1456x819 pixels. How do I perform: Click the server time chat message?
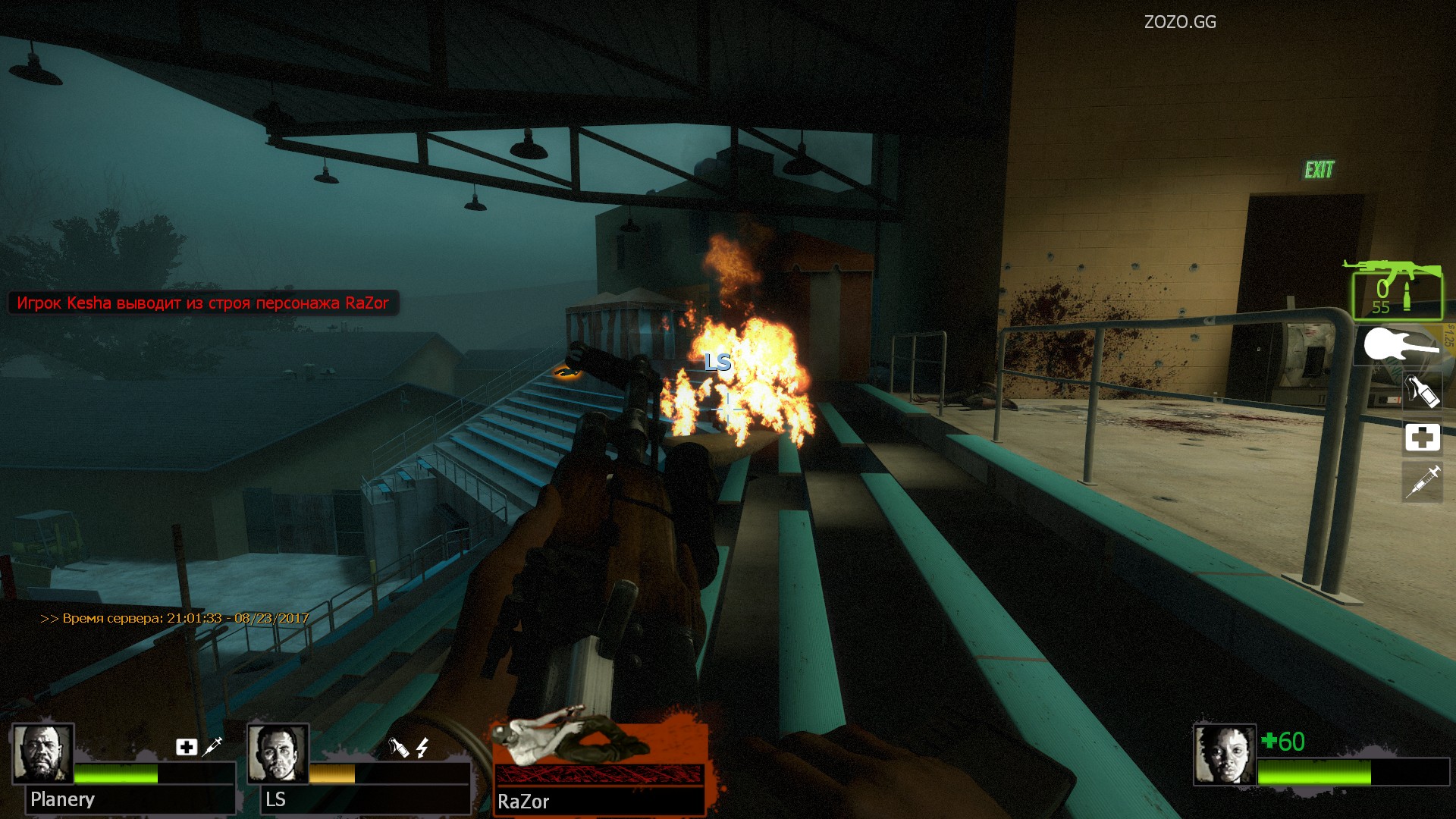coord(174,618)
